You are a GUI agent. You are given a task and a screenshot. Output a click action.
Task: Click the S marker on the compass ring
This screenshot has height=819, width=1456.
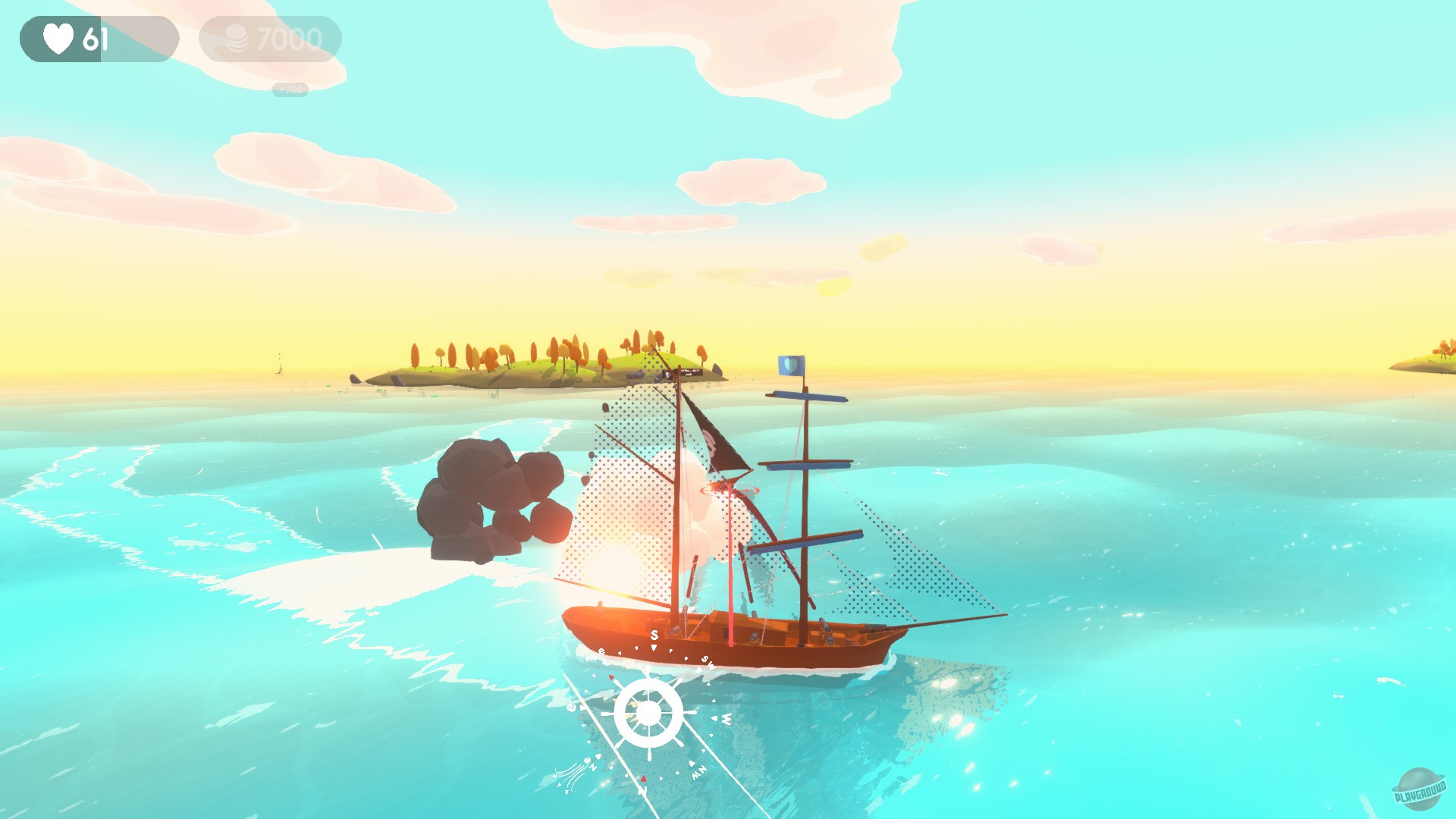654,635
